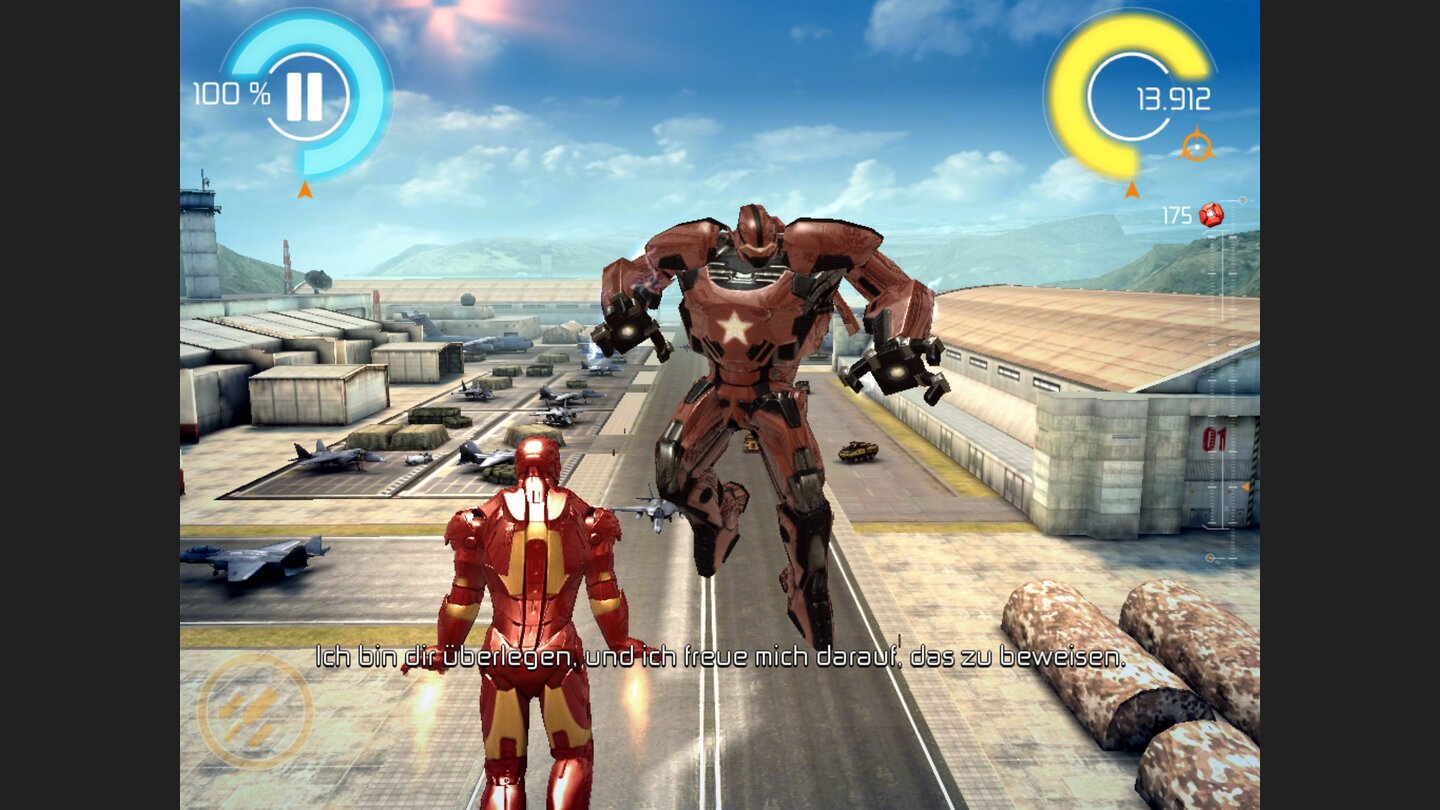Tap the score counter showing 13.912
Screen dimensions: 1440x810
[1174, 100]
